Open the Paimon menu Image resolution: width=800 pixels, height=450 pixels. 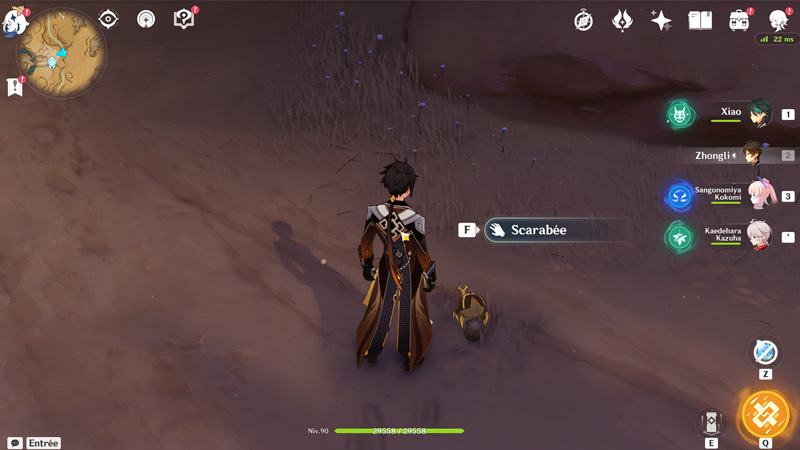click(12, 22)
